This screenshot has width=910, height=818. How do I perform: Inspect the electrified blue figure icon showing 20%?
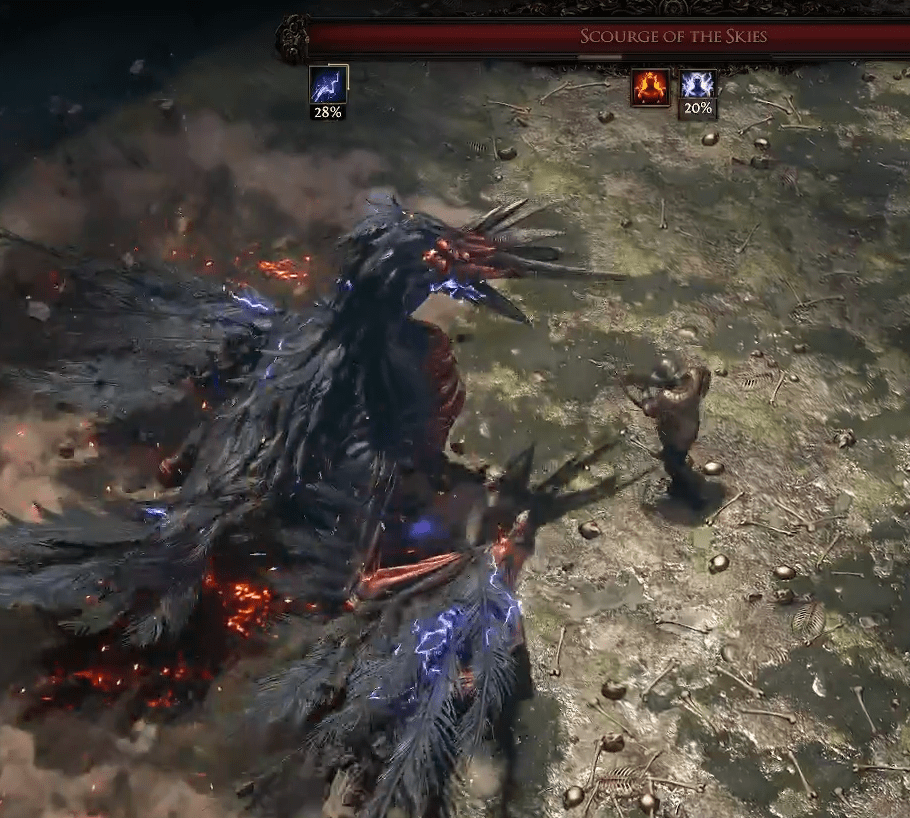point(697,86)
